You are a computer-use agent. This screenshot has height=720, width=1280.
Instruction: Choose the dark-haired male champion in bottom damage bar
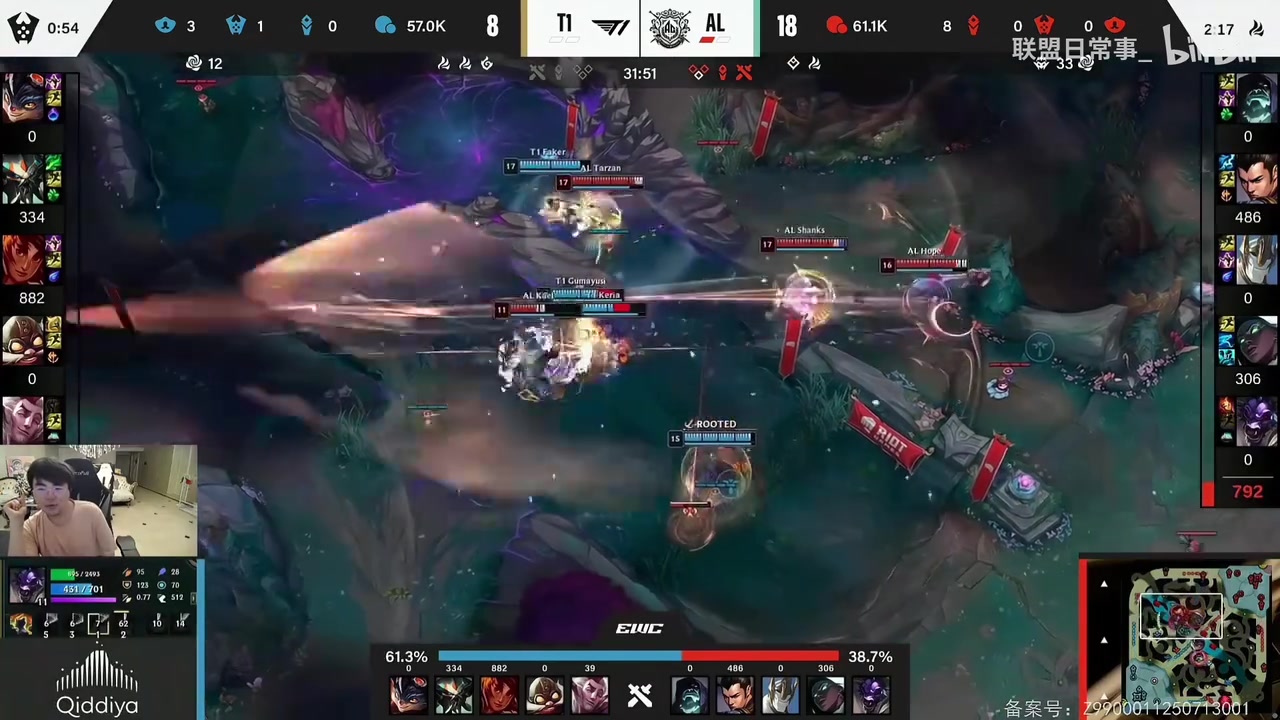pyautogui.click(x=736, y=695)
